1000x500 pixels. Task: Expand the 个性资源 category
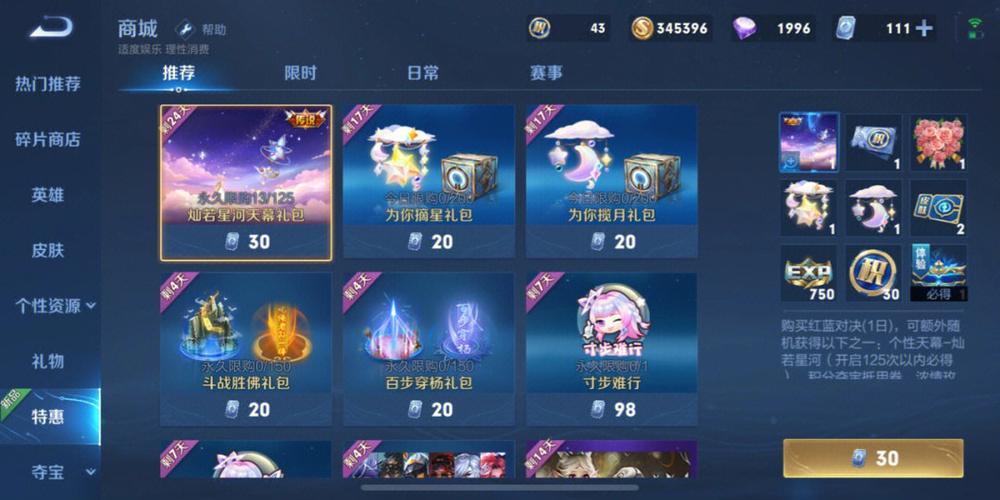click(55, 305)
